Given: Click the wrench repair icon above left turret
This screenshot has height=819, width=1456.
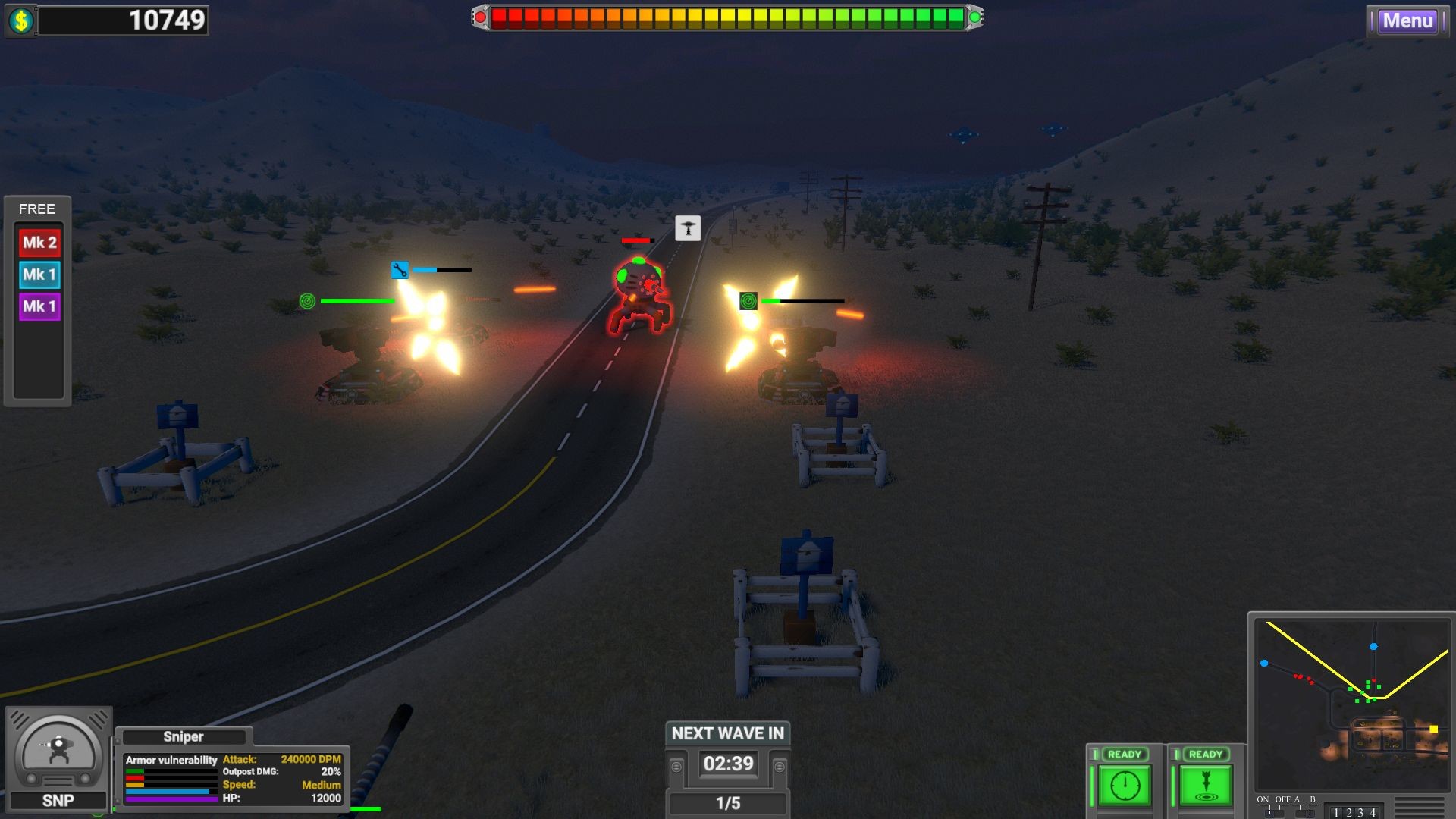Looking at the screenshot, I should pyautogui.click(x=400, y=269).
